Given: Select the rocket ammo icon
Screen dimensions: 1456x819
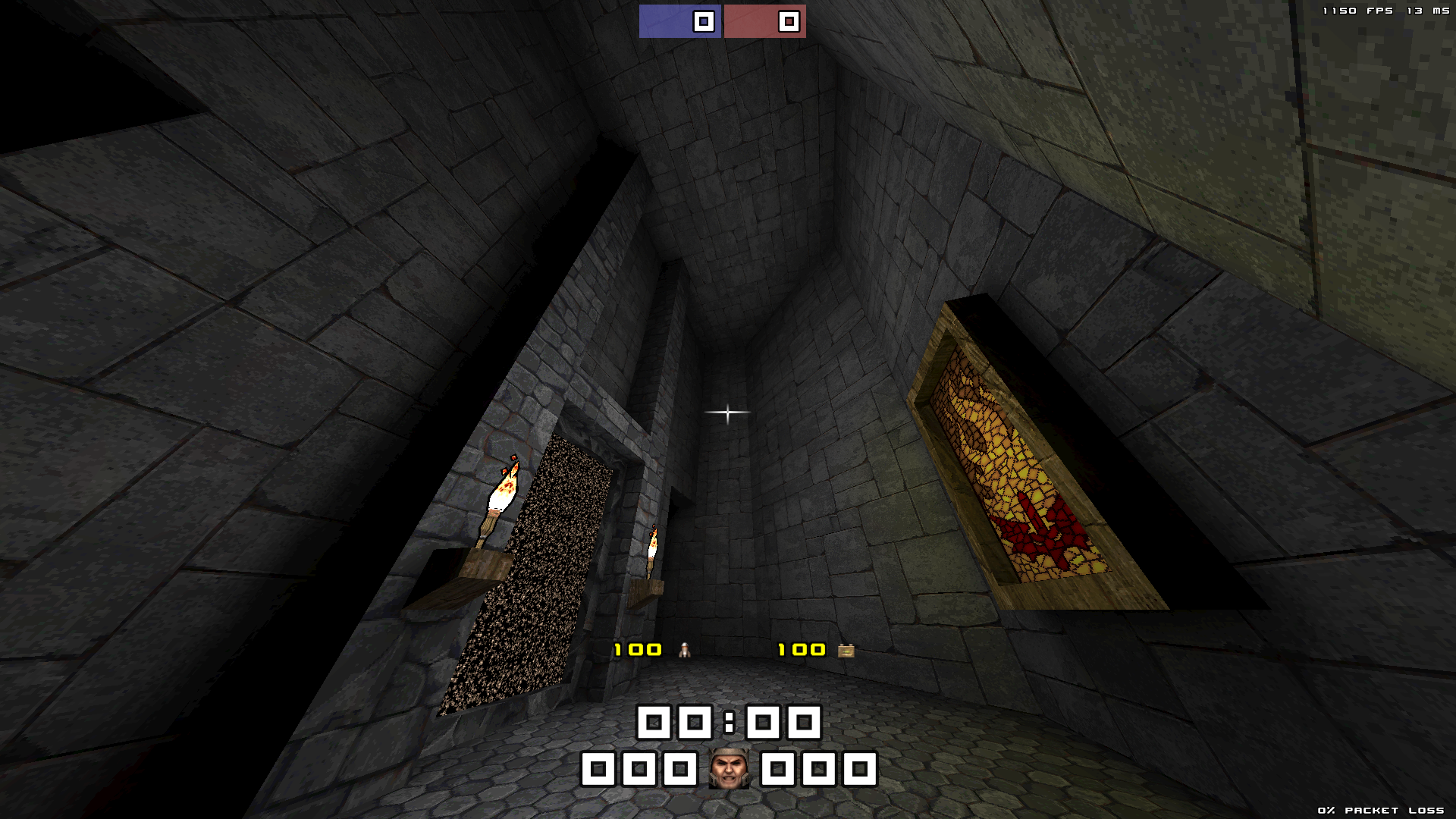Looking at the screenshot, I should (x=685, y=650).
